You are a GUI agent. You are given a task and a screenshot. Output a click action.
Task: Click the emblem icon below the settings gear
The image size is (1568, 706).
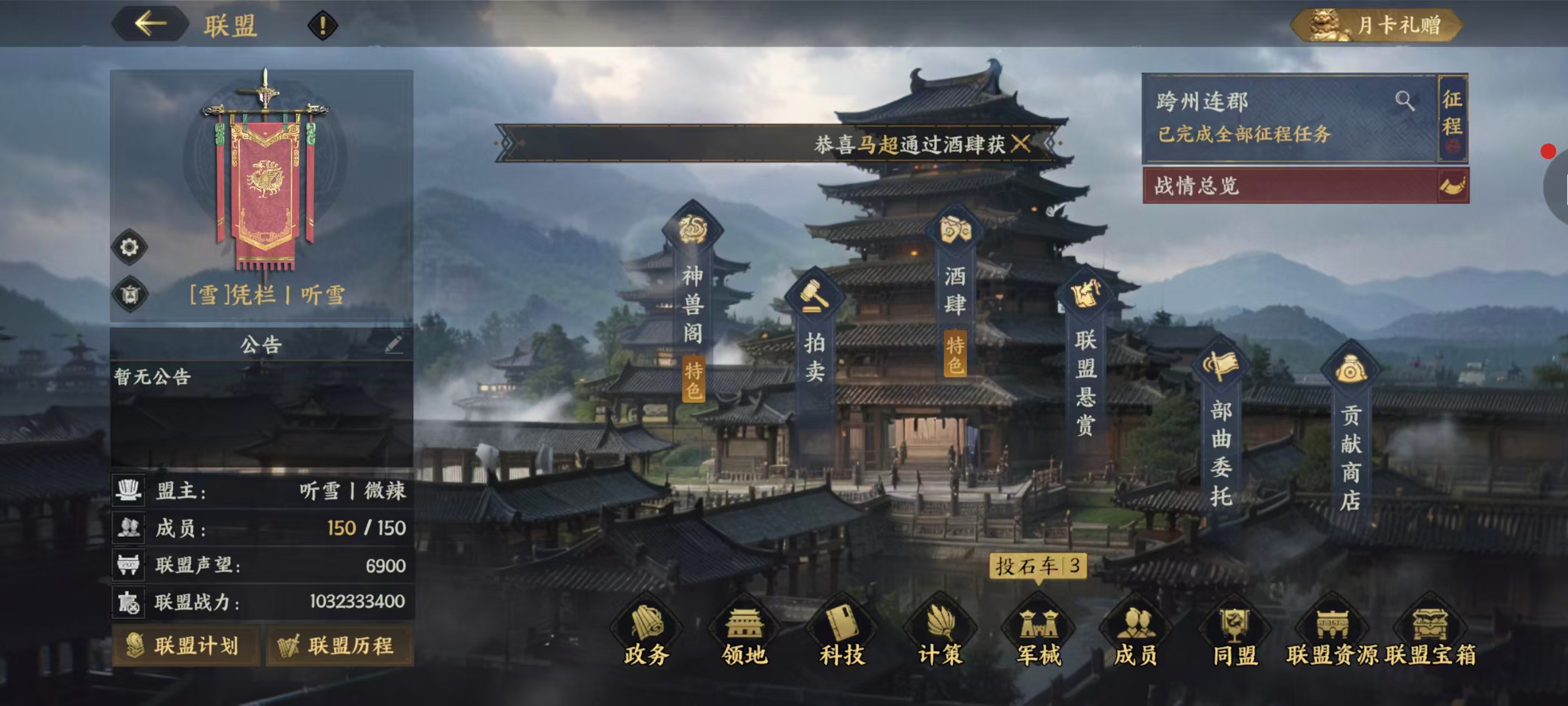(x=130, y=293)
